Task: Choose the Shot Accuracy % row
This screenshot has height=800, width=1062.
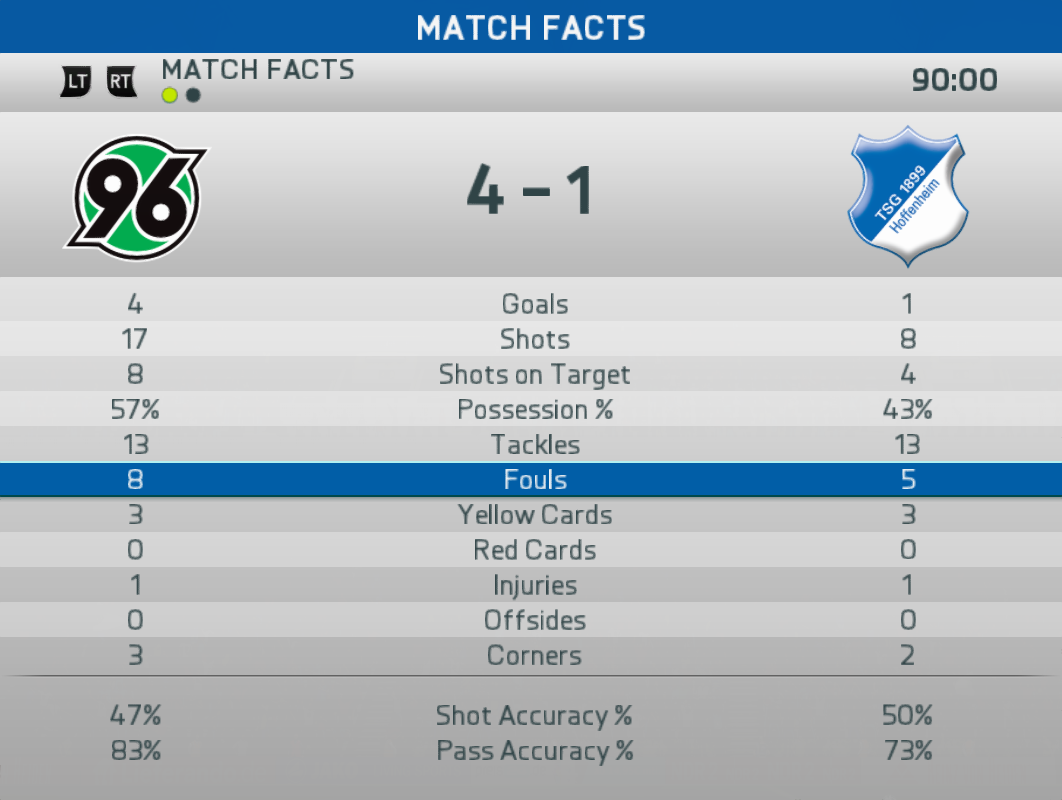Action: pyautogui.click(x=534, y=716)
